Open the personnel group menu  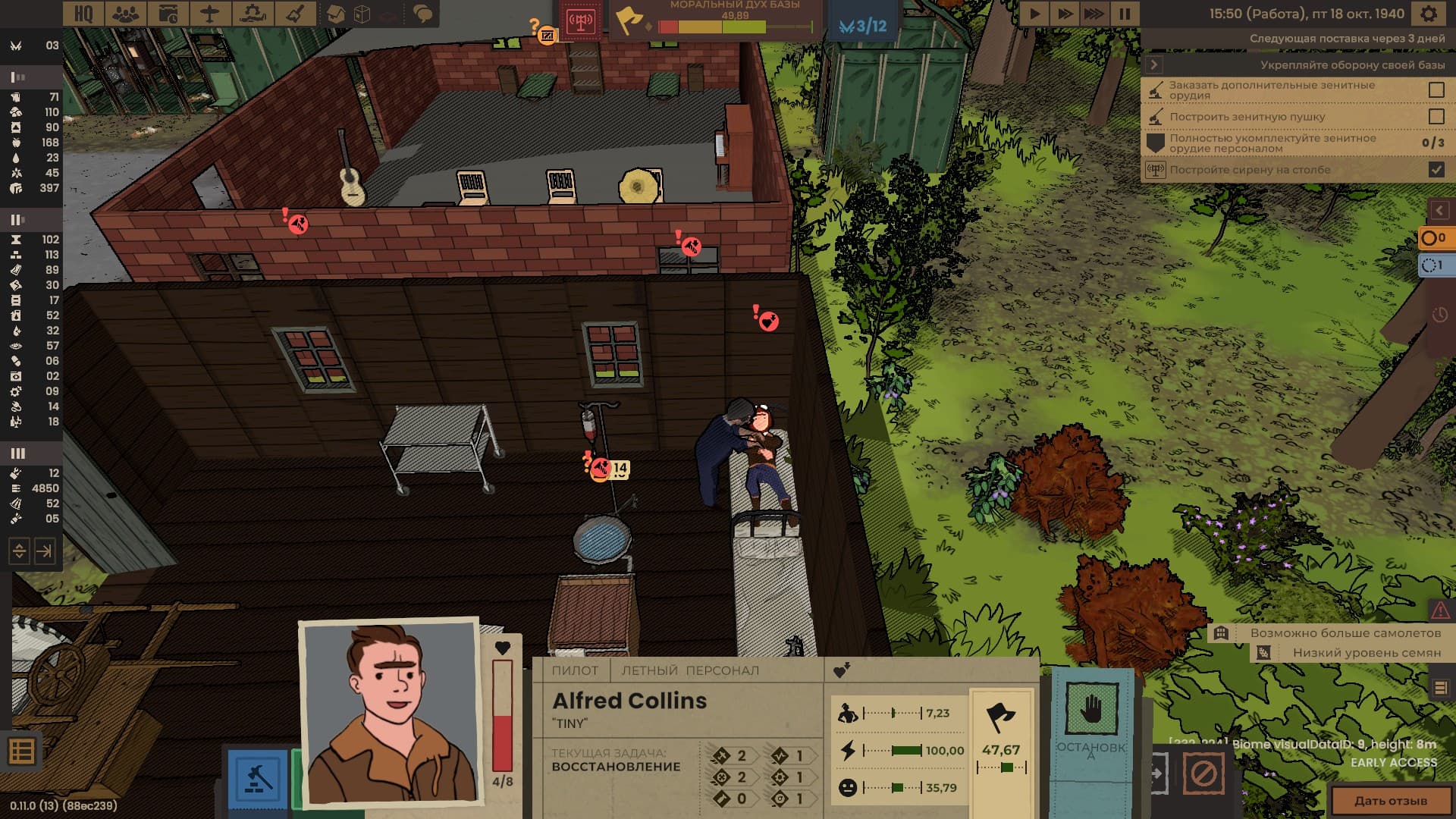126,14
